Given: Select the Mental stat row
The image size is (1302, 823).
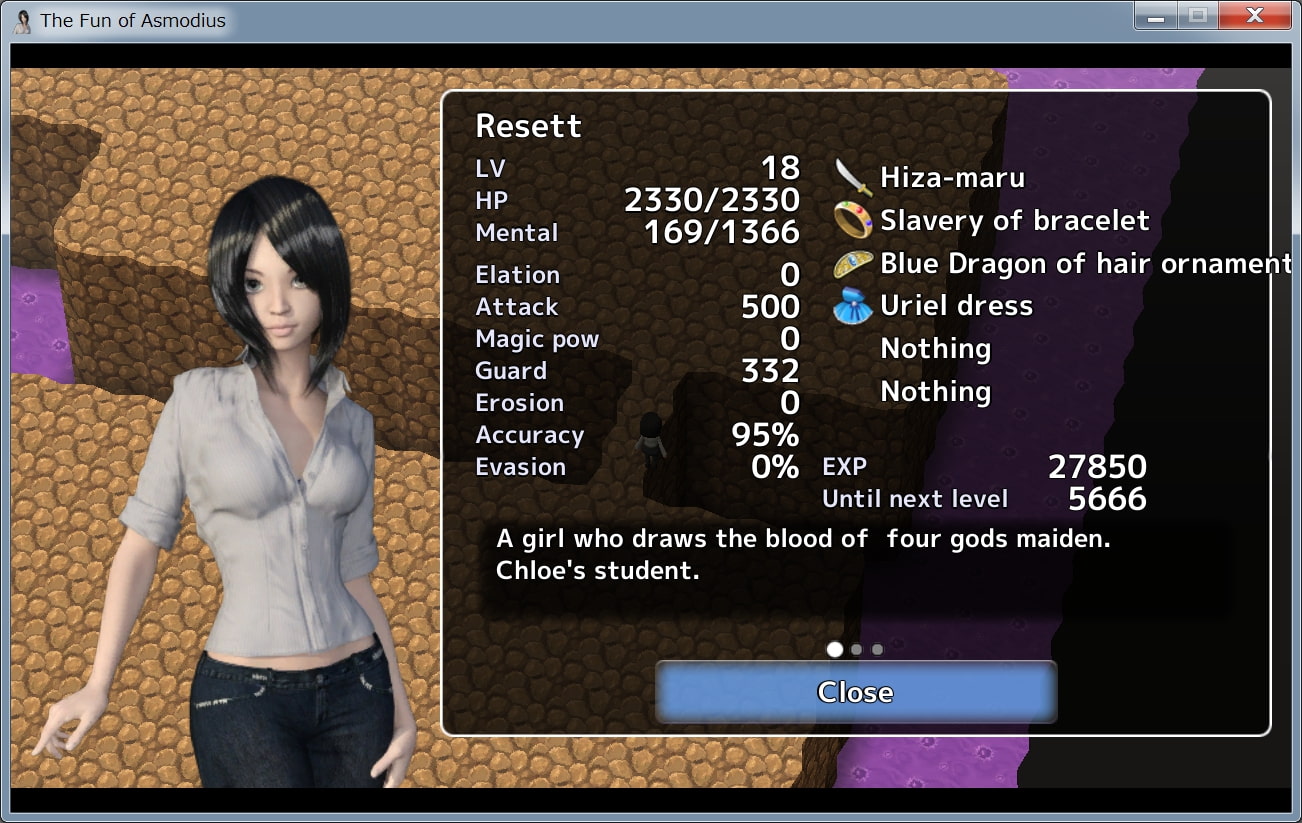Looking at the screenshot, I should pyautogui.click(x=517, y=232).
